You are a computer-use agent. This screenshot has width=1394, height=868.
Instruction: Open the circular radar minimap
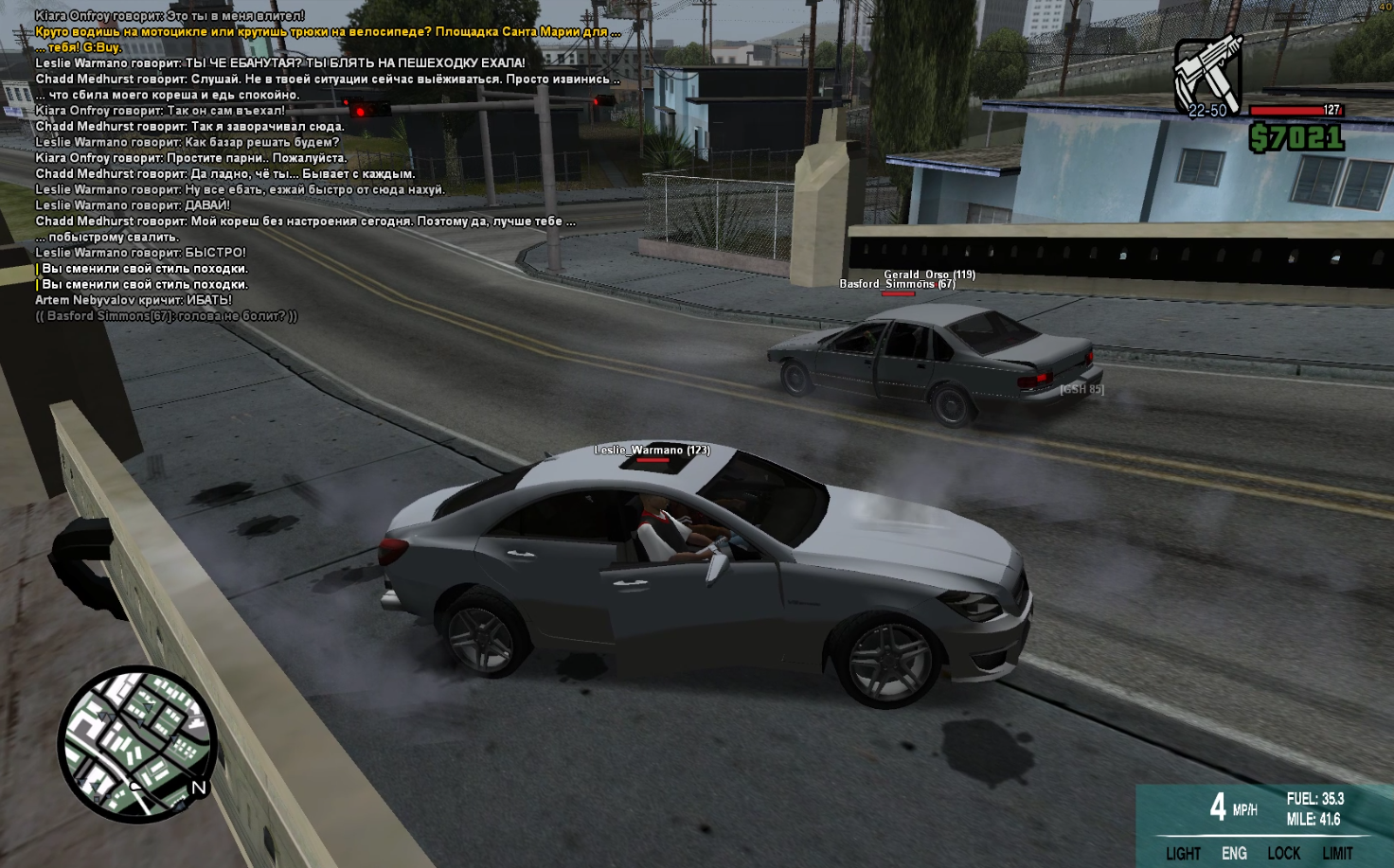137,743
